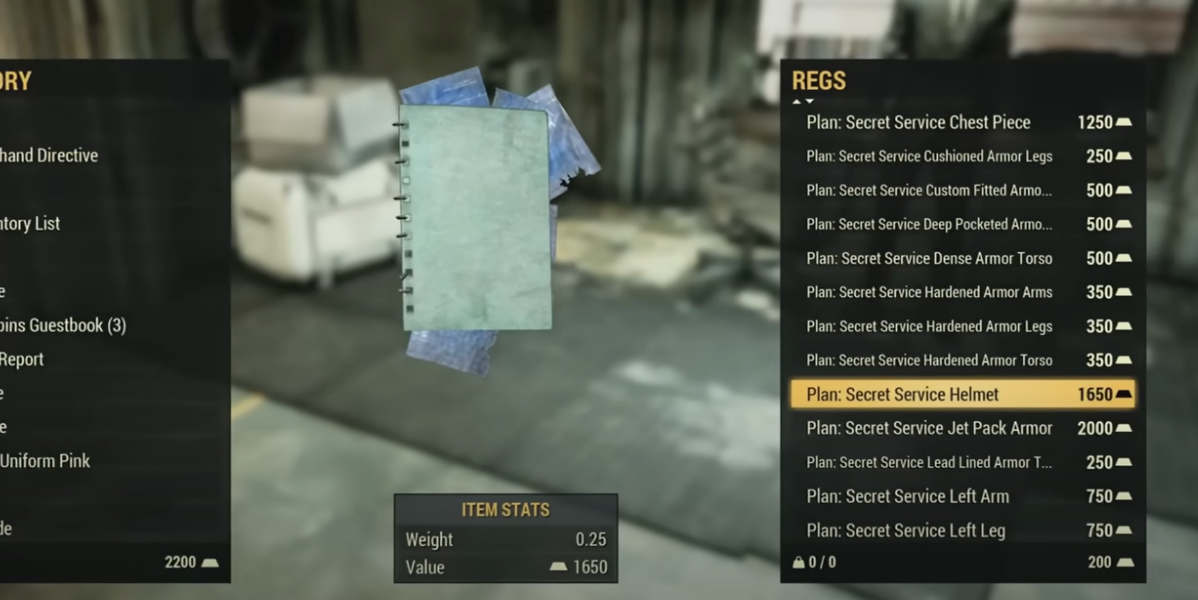The image size is (1198, 600).
Task: Select Secret Service Hardened Armor Arms plan
Action: pos(929,293)
